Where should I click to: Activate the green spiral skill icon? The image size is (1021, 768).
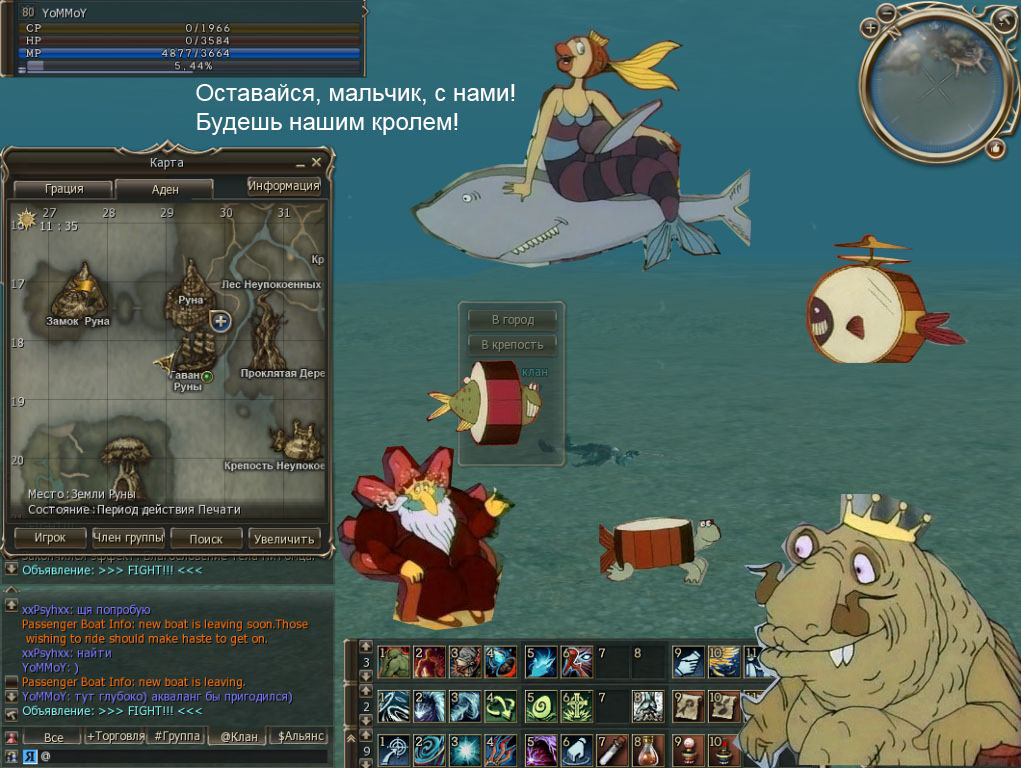[x=541, y=705]
